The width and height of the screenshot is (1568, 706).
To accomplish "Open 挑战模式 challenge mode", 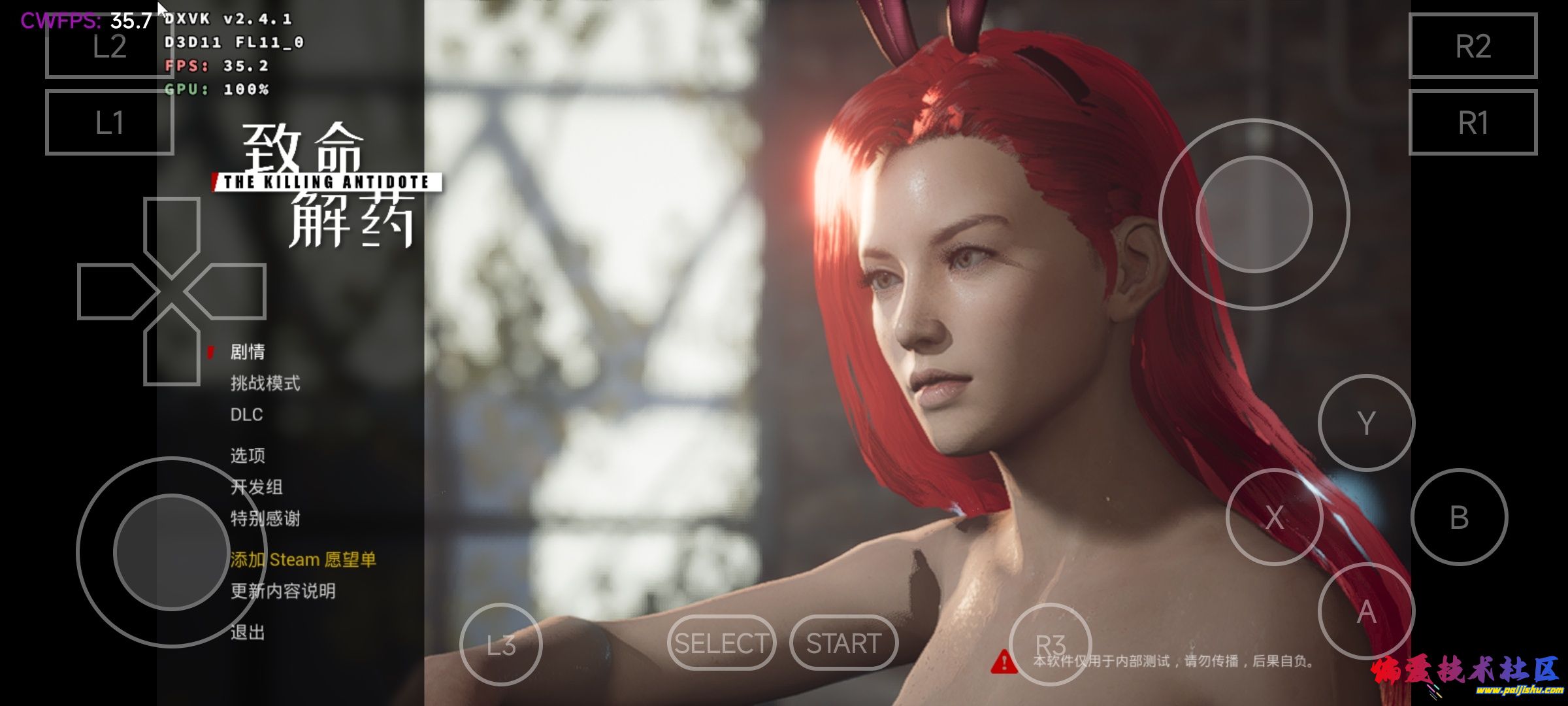I will pyautogui.click(x=265, y=383).
